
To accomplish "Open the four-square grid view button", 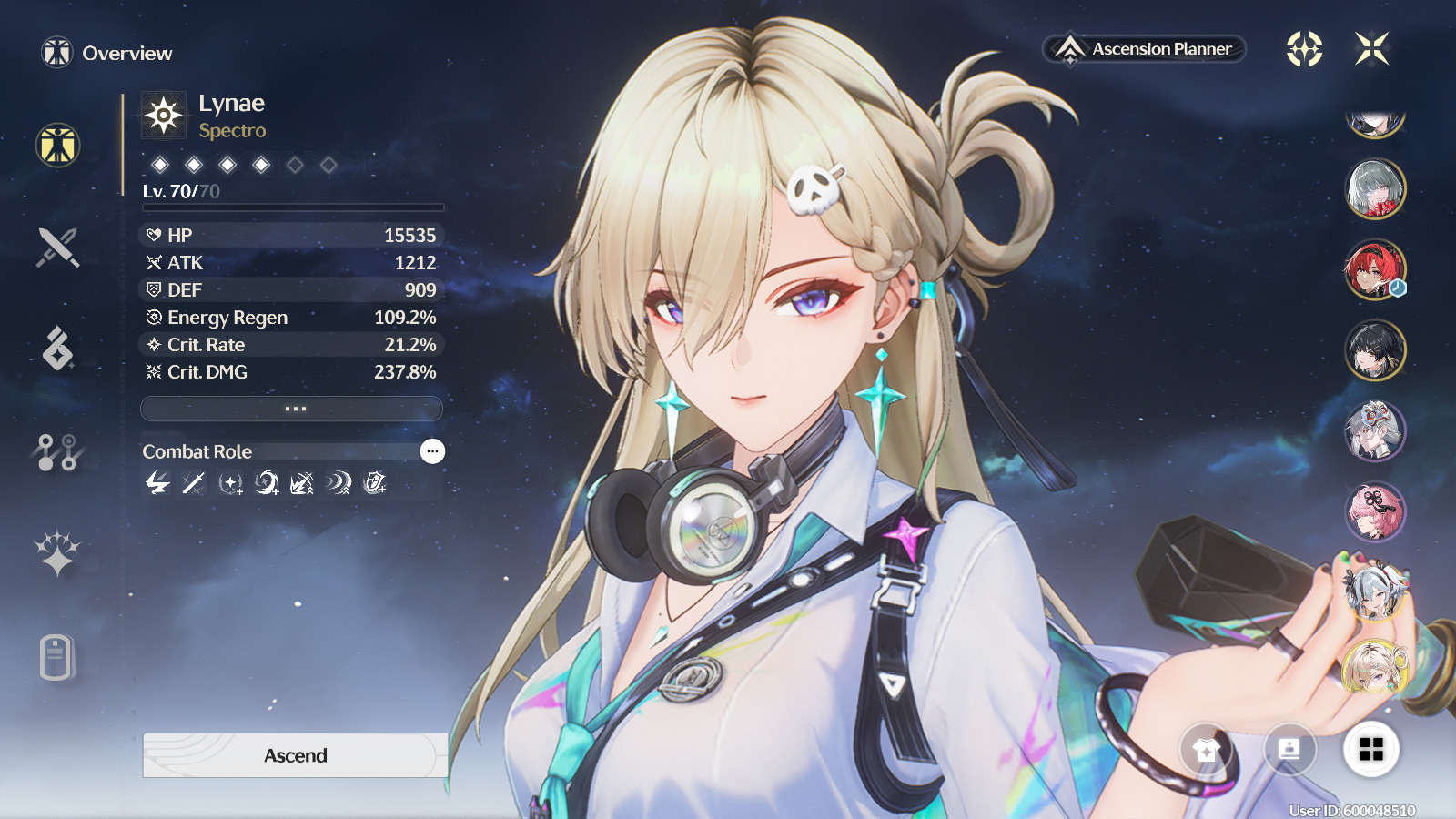I will click(1371, 750).
